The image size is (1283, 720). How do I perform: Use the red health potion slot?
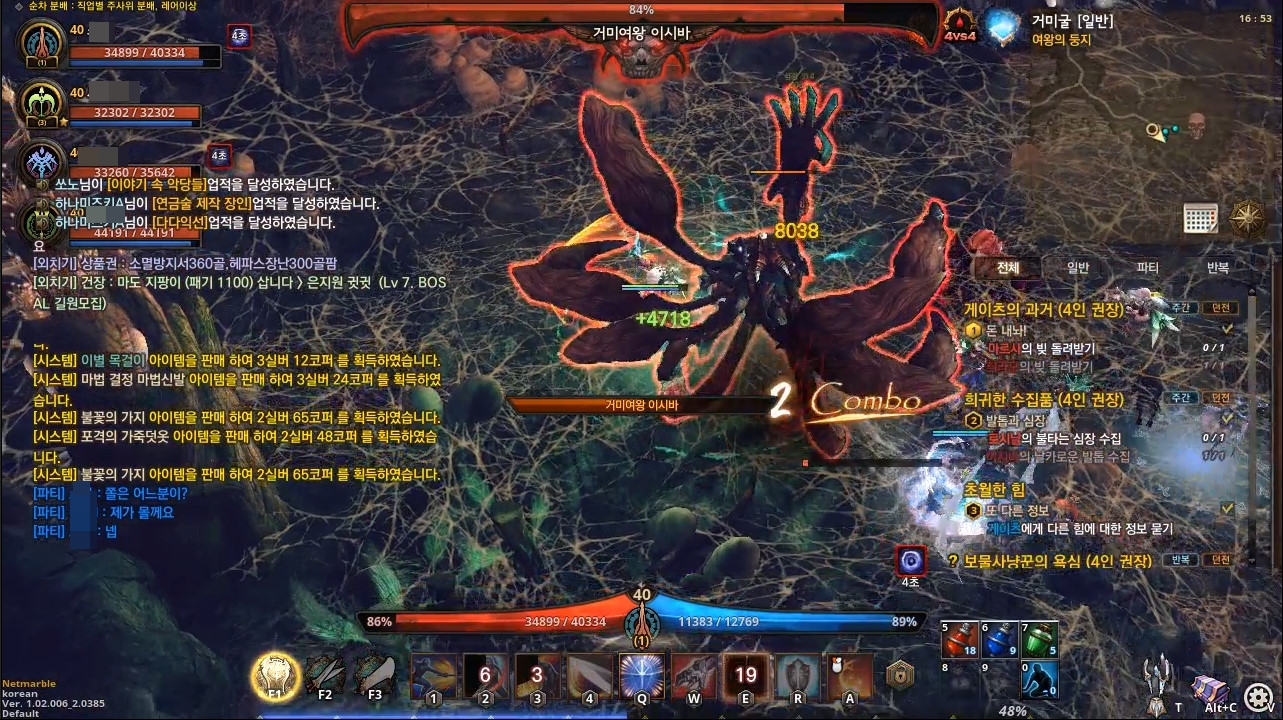point(959,640)
